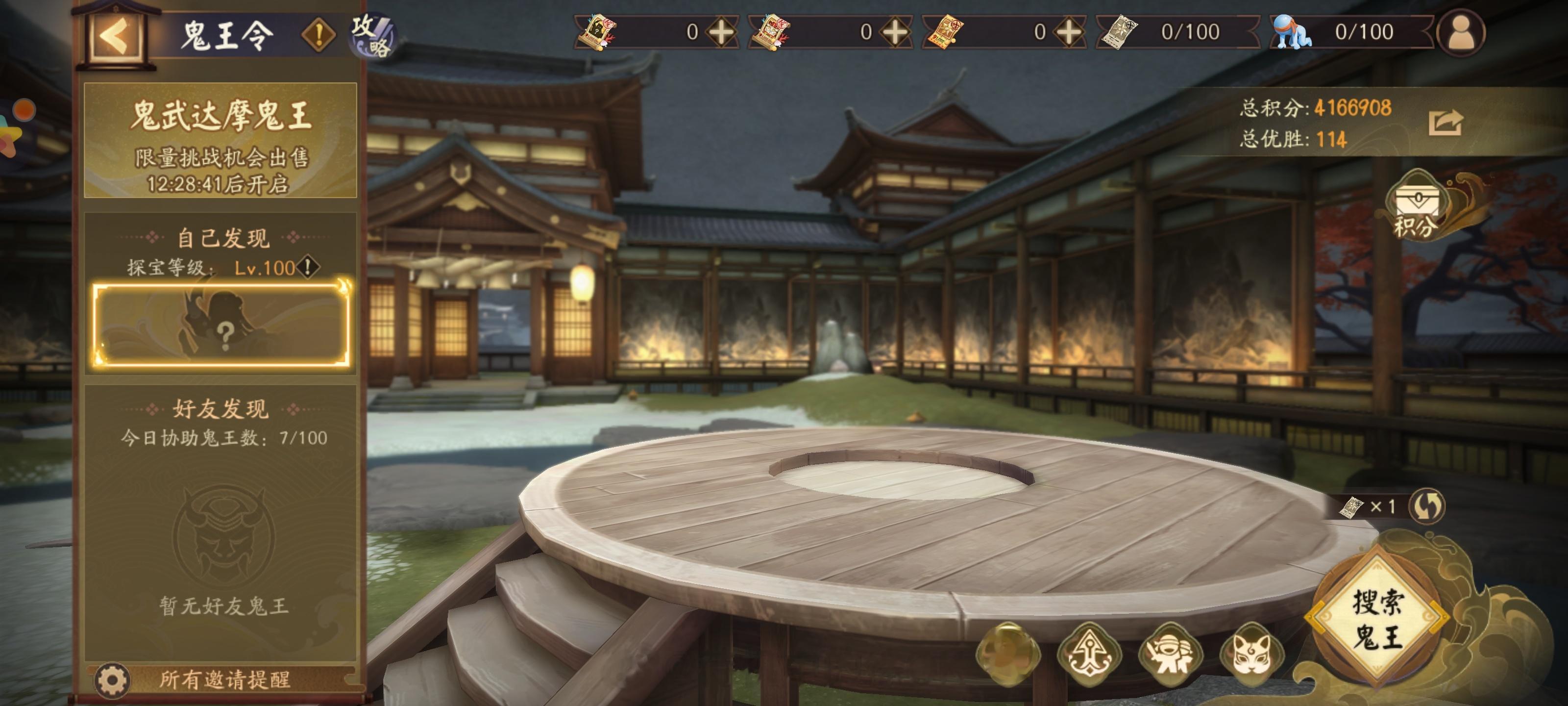Image resolution: width=1568 pixels, height=706 pixels.
Task: Open the masked warriors team icon
Action: pyautogui.click(x=1169, y=656)
